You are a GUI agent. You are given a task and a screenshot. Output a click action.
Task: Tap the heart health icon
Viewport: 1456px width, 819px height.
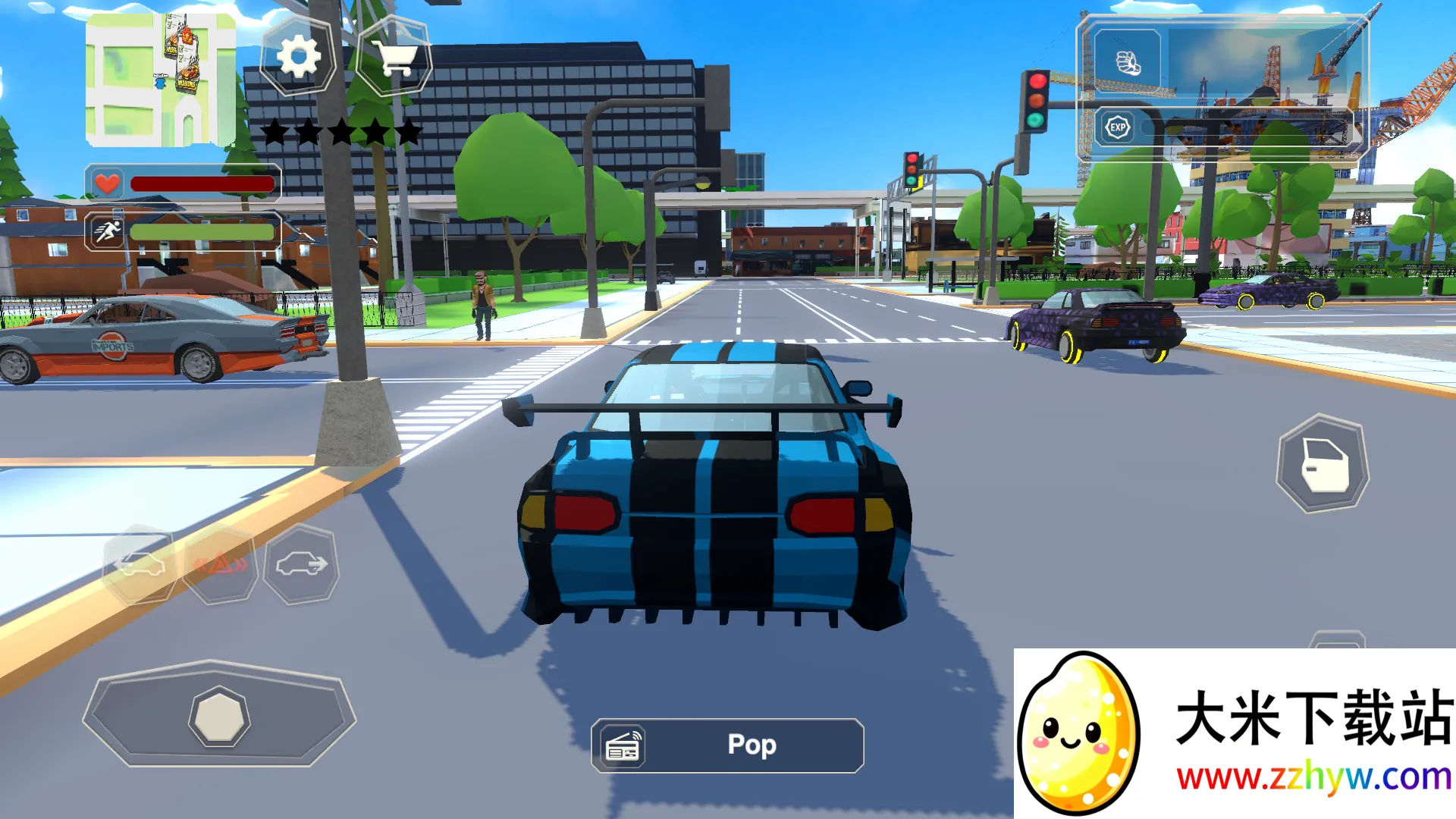105,181
